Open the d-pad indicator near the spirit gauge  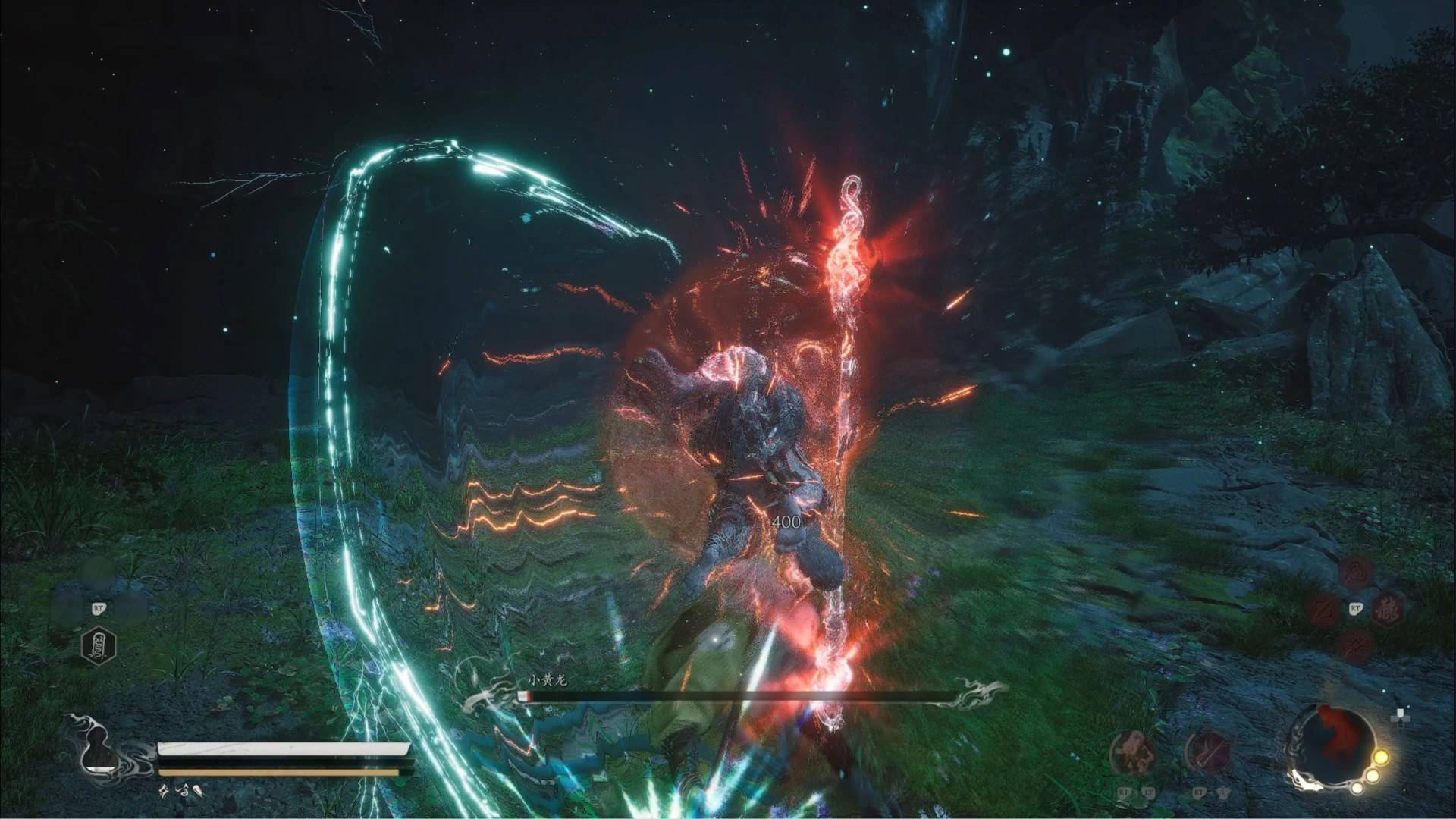click(1401, 717)
